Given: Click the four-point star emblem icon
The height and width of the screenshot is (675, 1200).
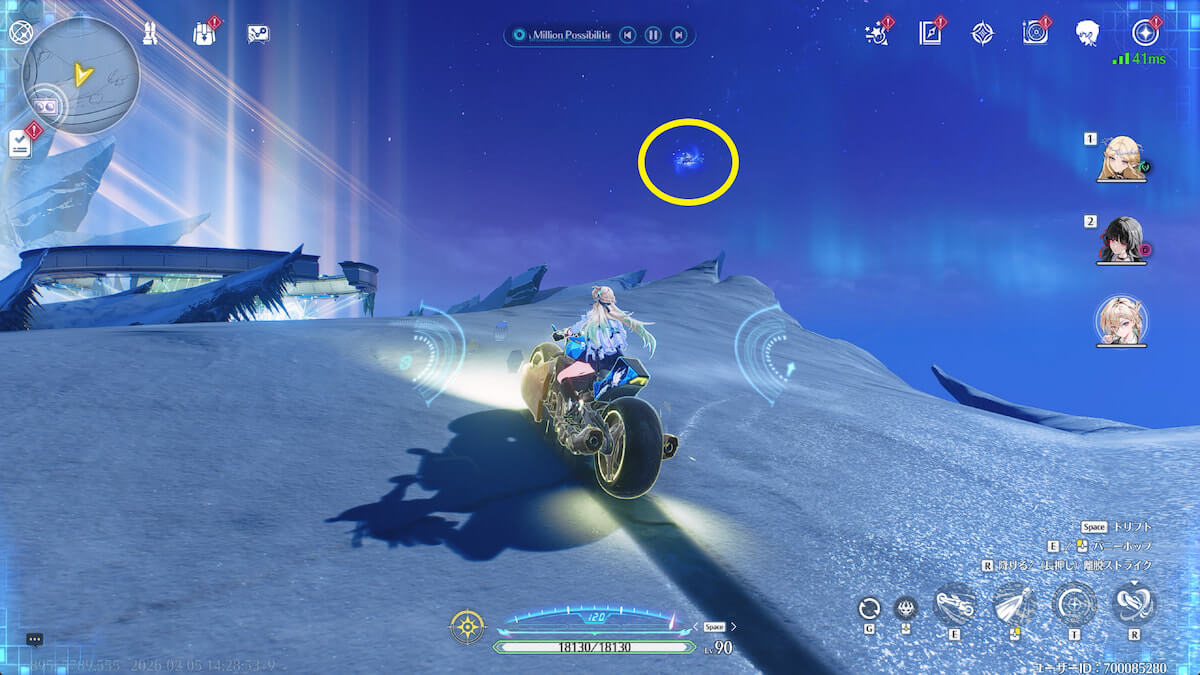Looking at the screenshot, I should click(983, 33).
